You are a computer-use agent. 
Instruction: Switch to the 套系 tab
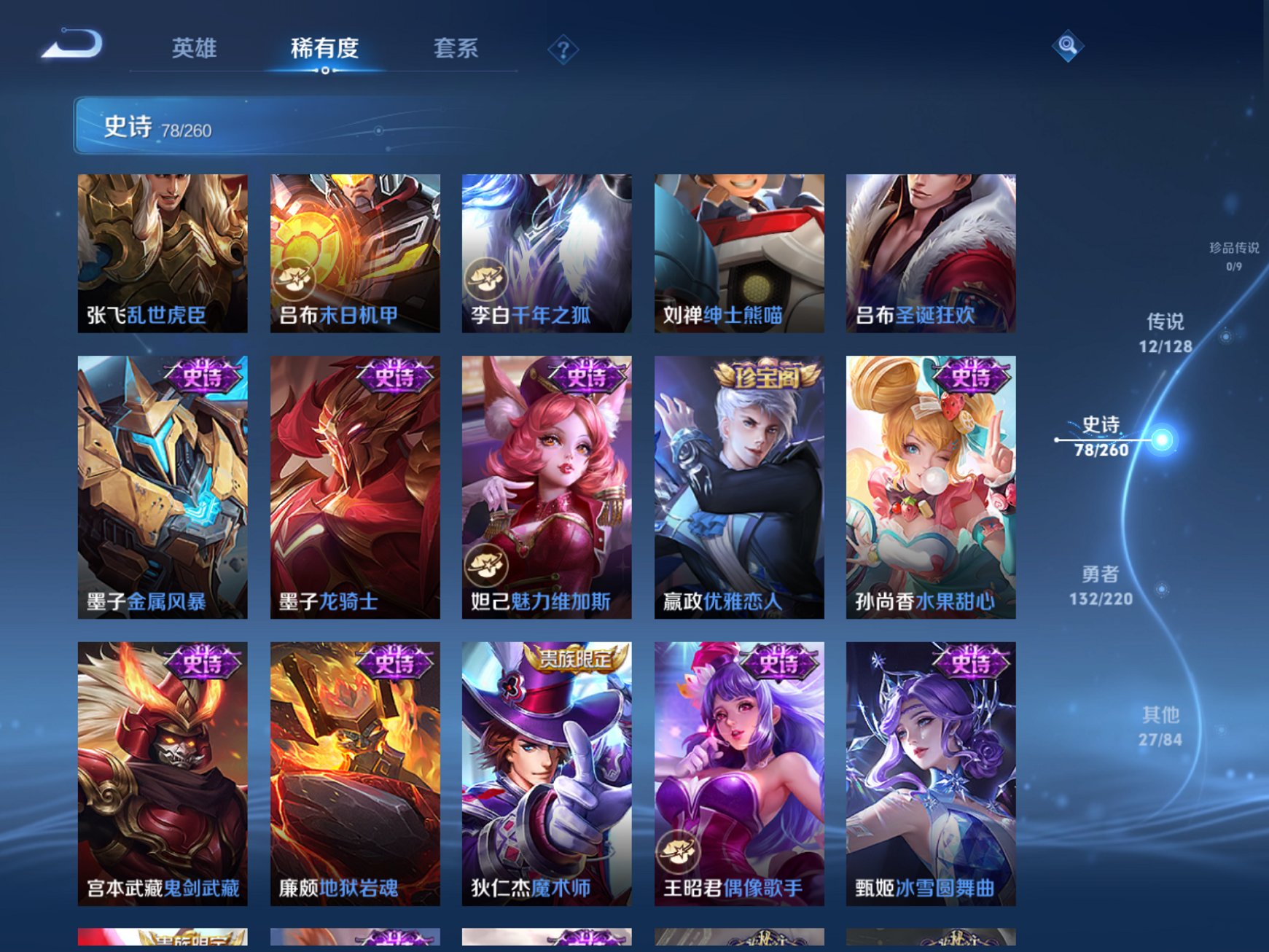point(456,46)
